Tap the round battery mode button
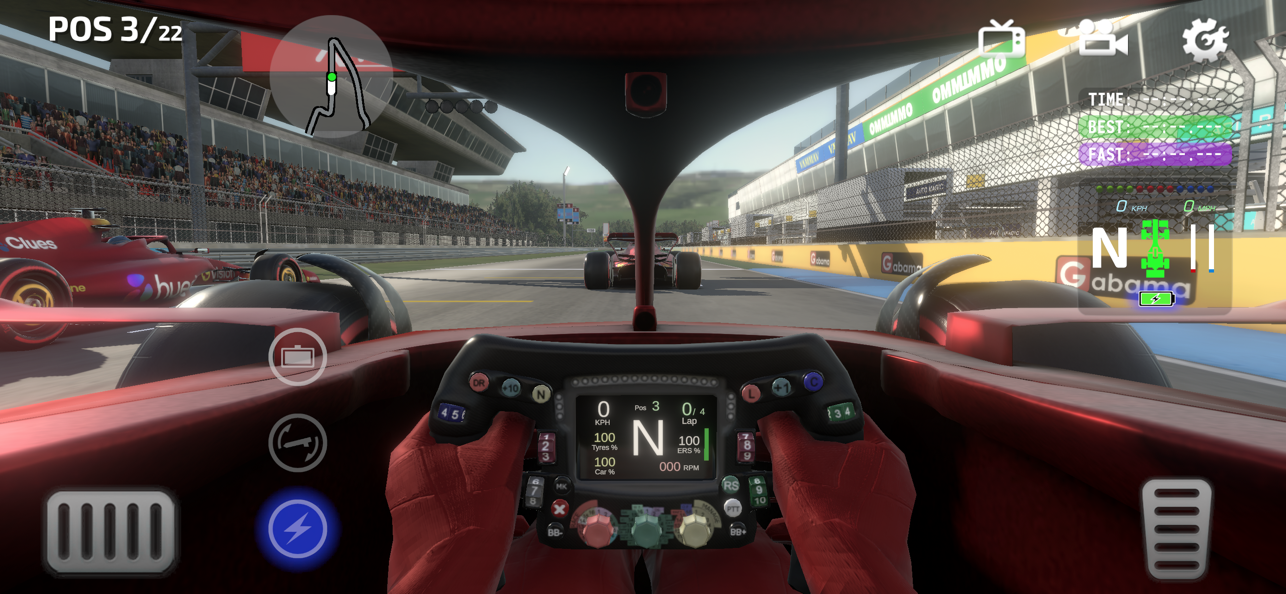This screenshot has width=1286, height=594. click(298, 357)
